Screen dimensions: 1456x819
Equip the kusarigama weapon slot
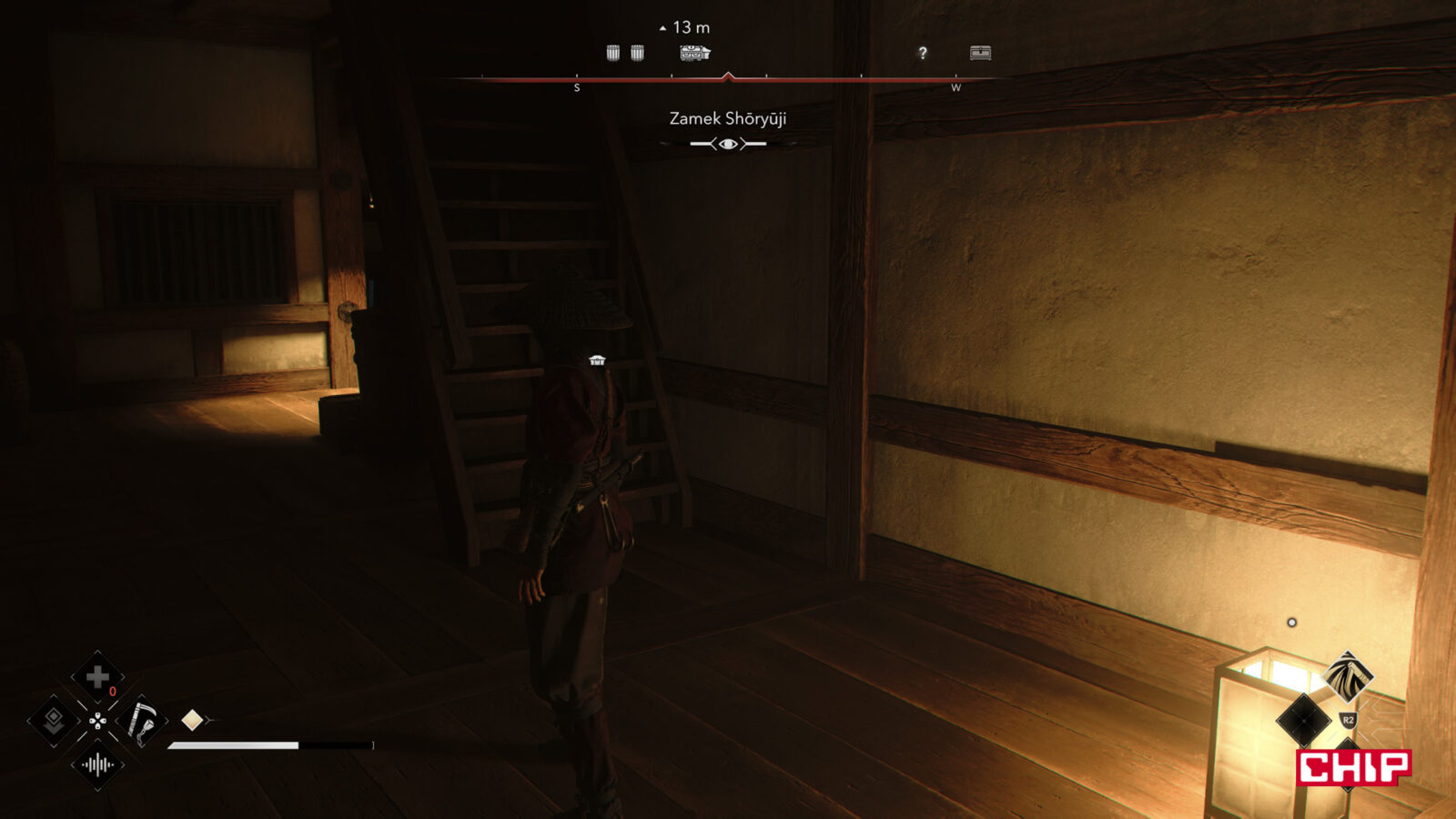pyautogui.click(x=141, y=722)
